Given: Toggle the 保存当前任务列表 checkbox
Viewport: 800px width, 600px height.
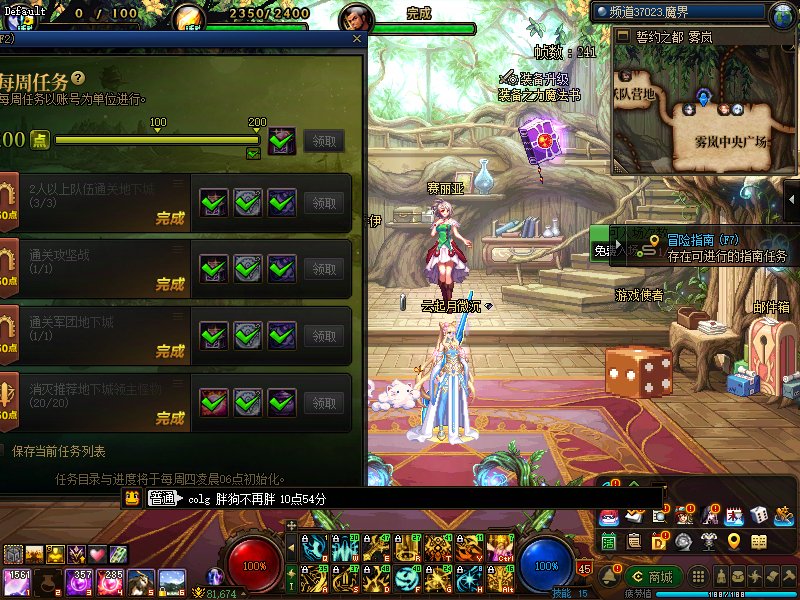Looking at the screenshot, I should click(x=3, y=451).
